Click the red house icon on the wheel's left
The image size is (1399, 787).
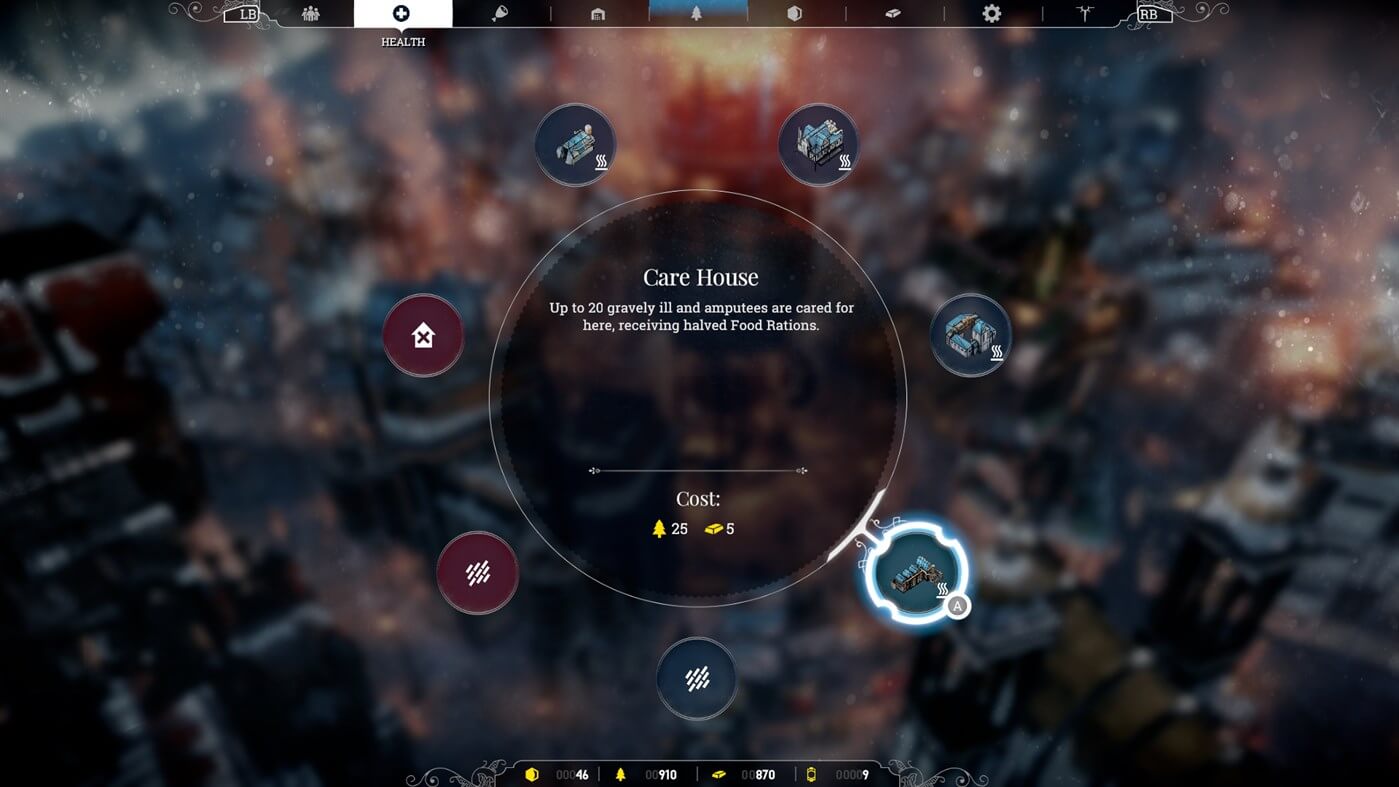click(x=422, y=337)
